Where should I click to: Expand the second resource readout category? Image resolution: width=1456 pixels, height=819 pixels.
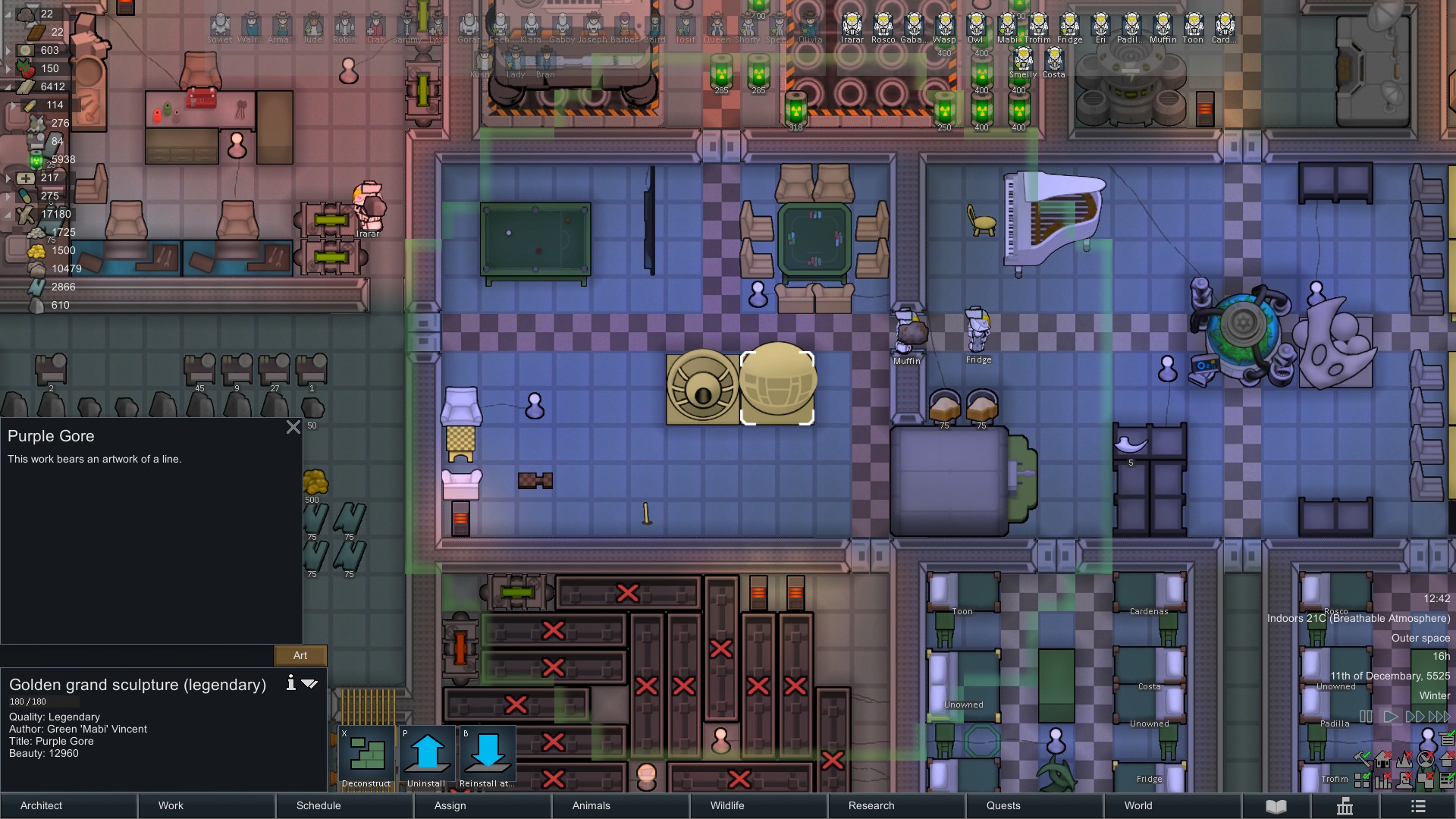click(7, 49)
